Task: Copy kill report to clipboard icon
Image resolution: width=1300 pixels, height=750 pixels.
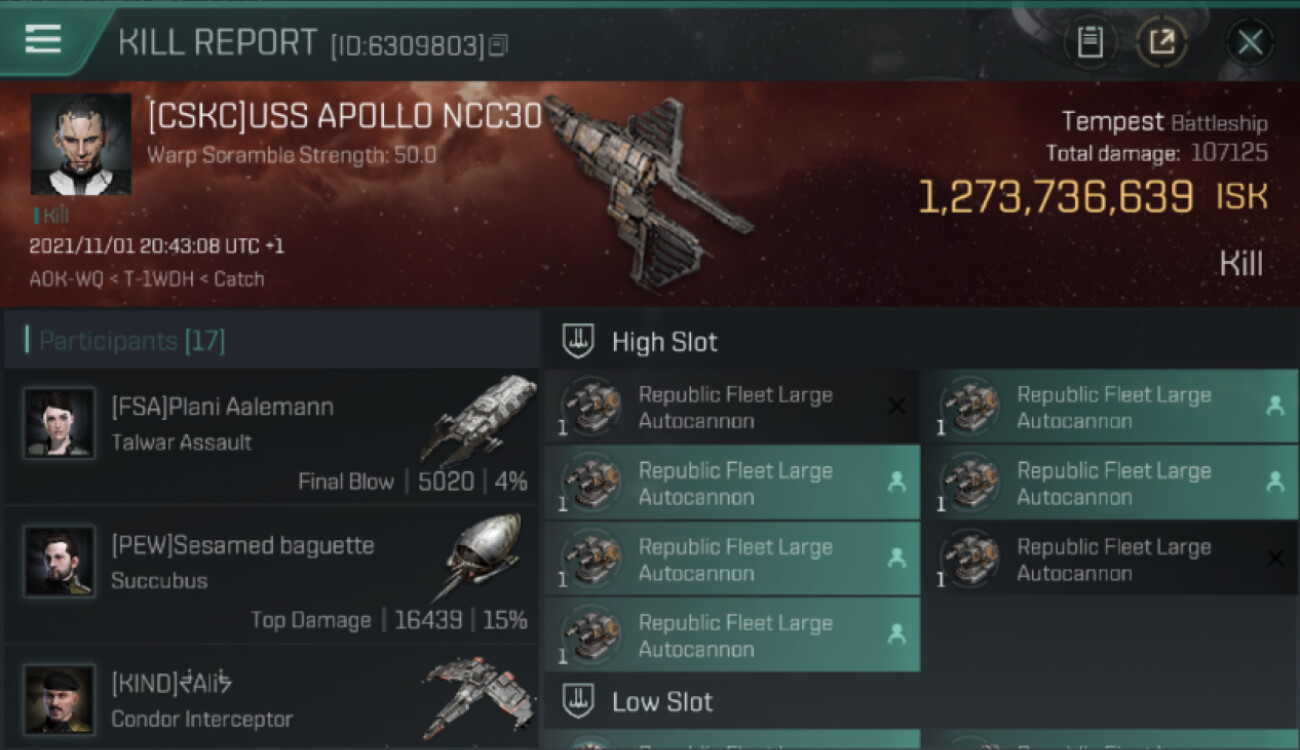Action: click(x=1090, y=42)
